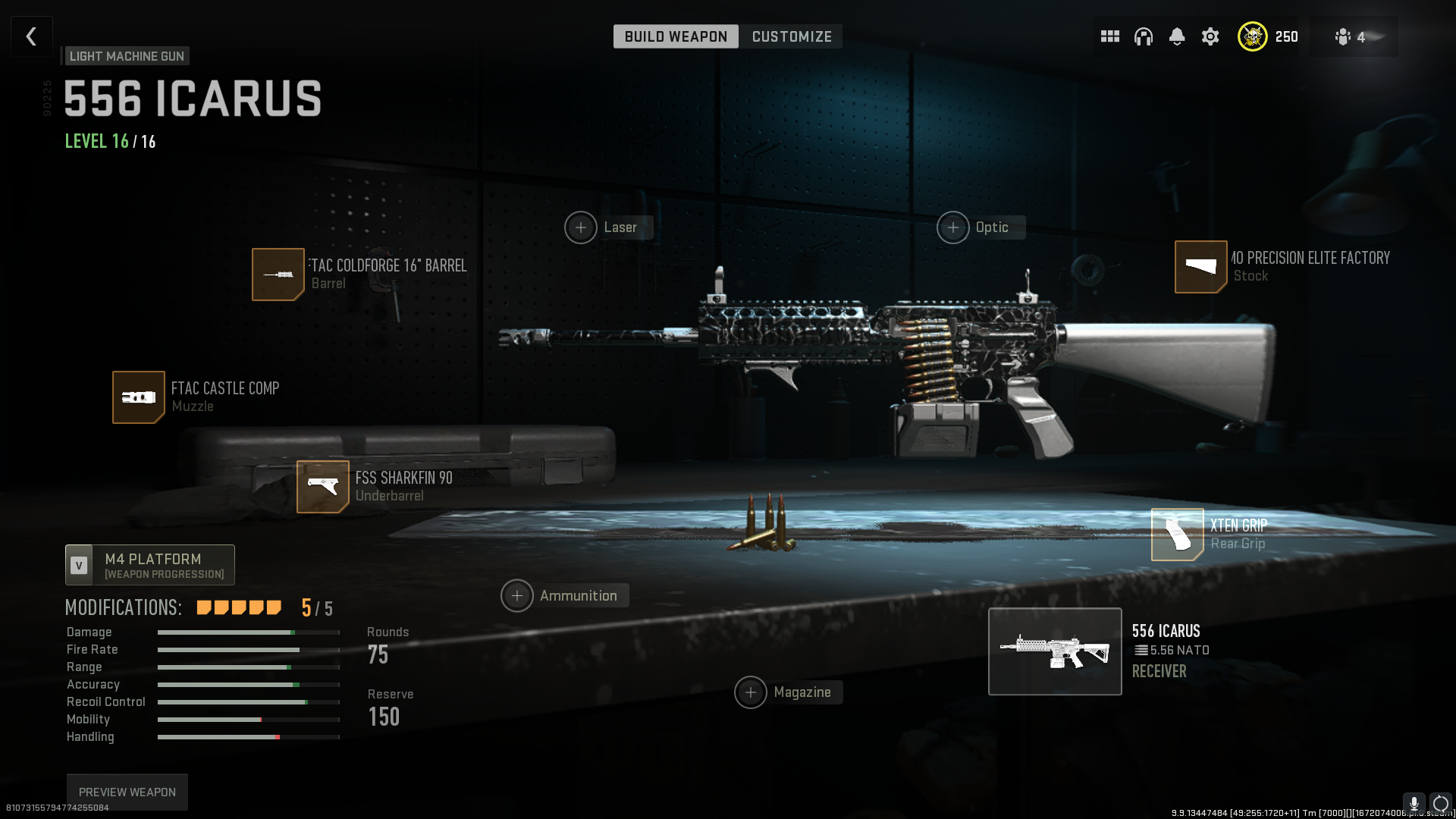Open the Precision Elite Factory stock slot
The image size is (1456, 819).
(1201, 267)
